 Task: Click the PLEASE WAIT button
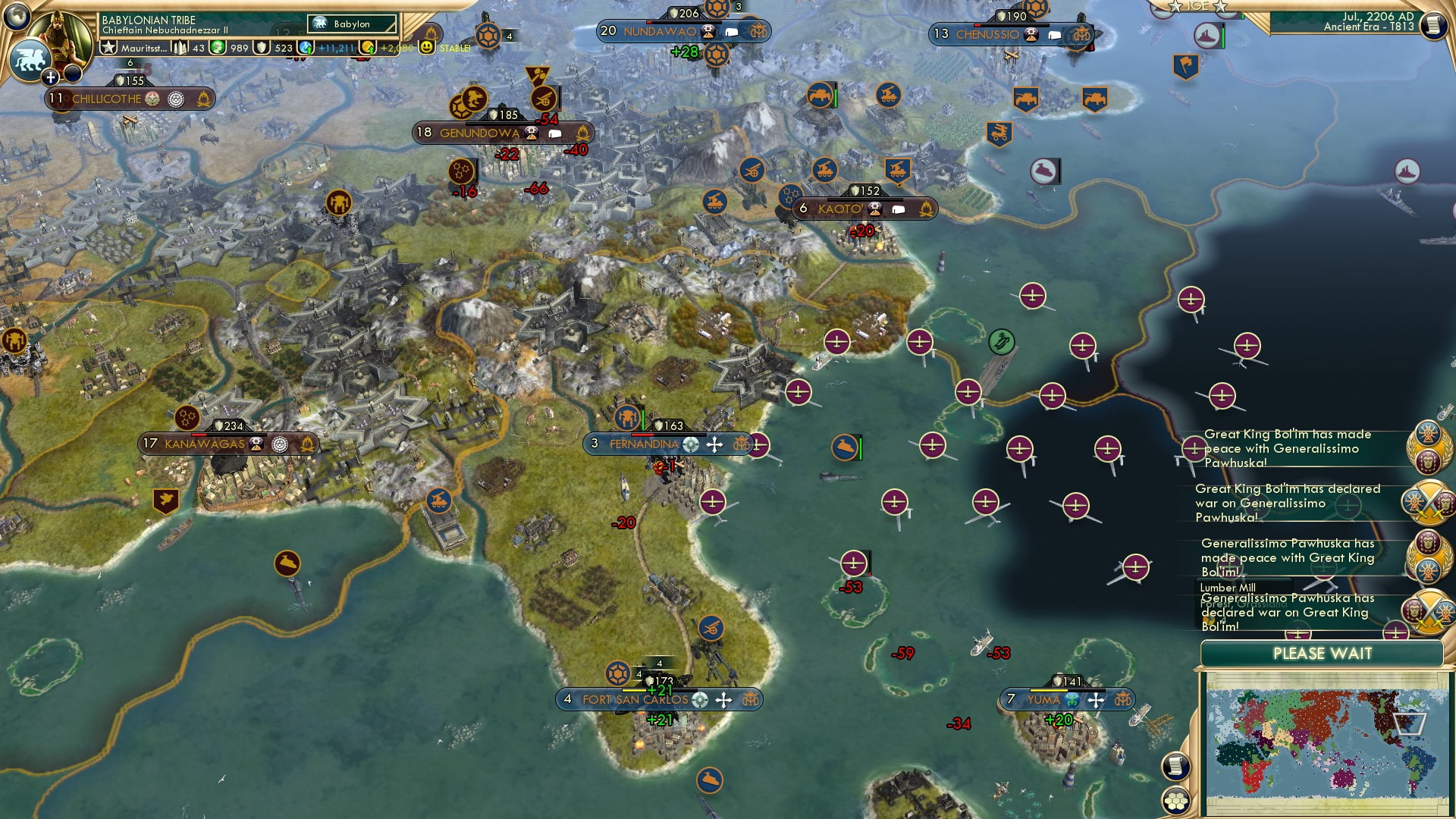(1324, 653)
